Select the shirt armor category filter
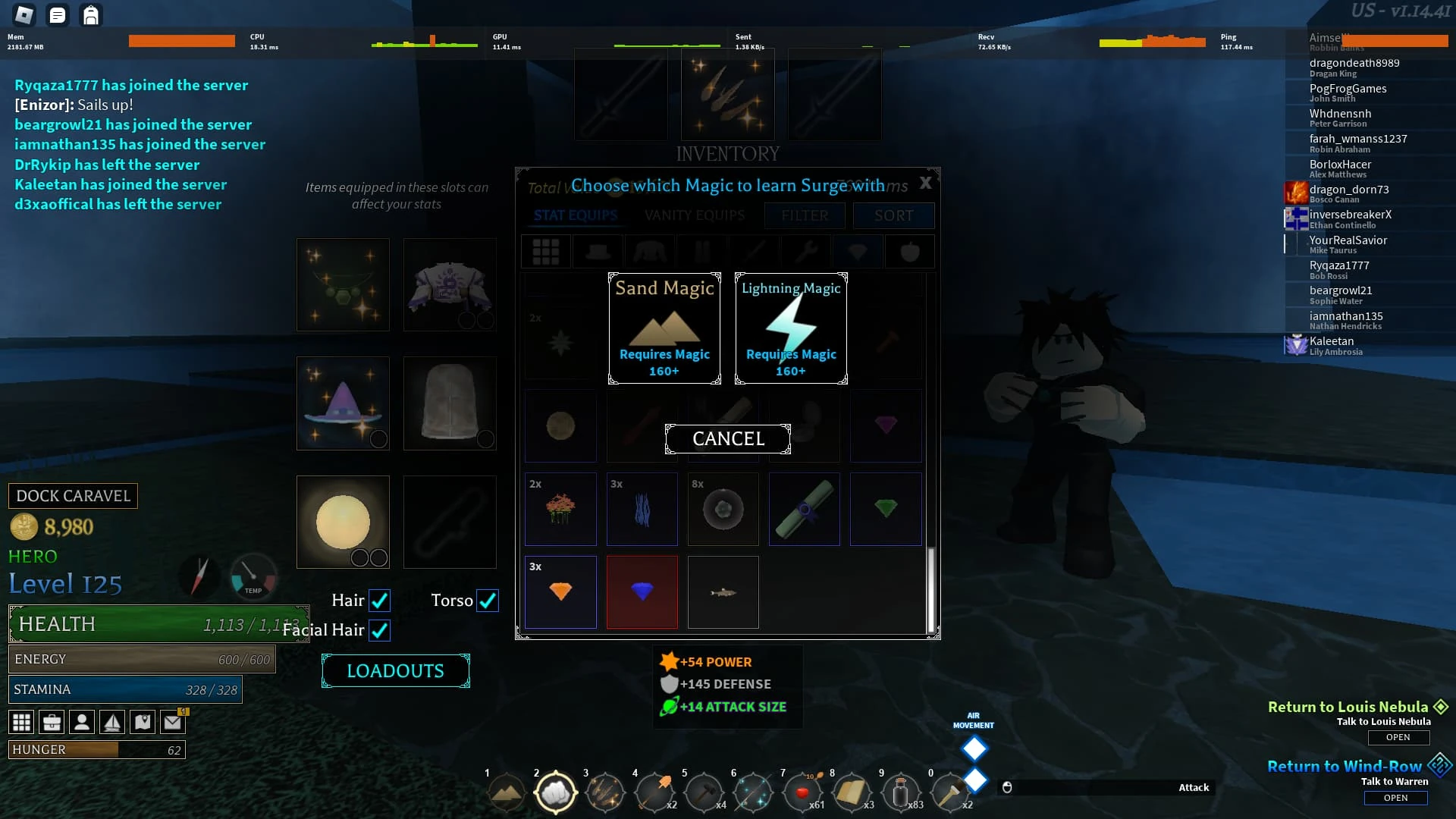 [649, 251]
